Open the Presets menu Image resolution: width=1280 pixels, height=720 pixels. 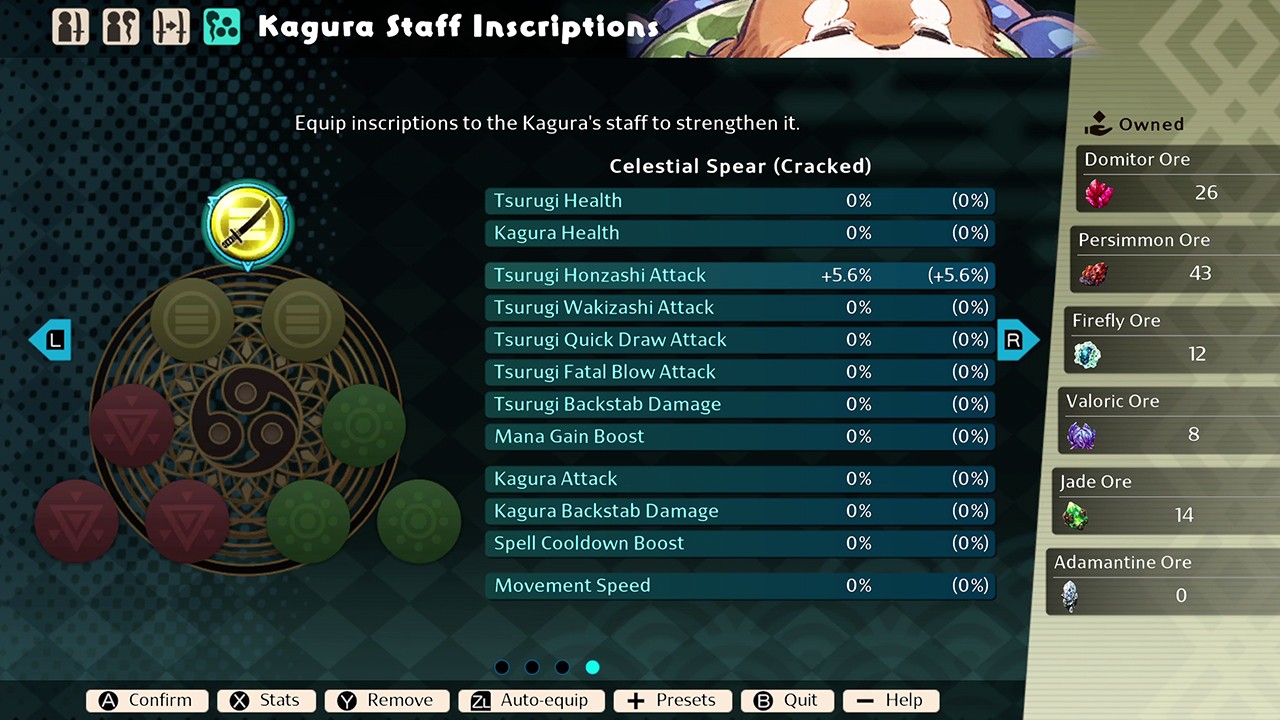(x=672, y=700)
